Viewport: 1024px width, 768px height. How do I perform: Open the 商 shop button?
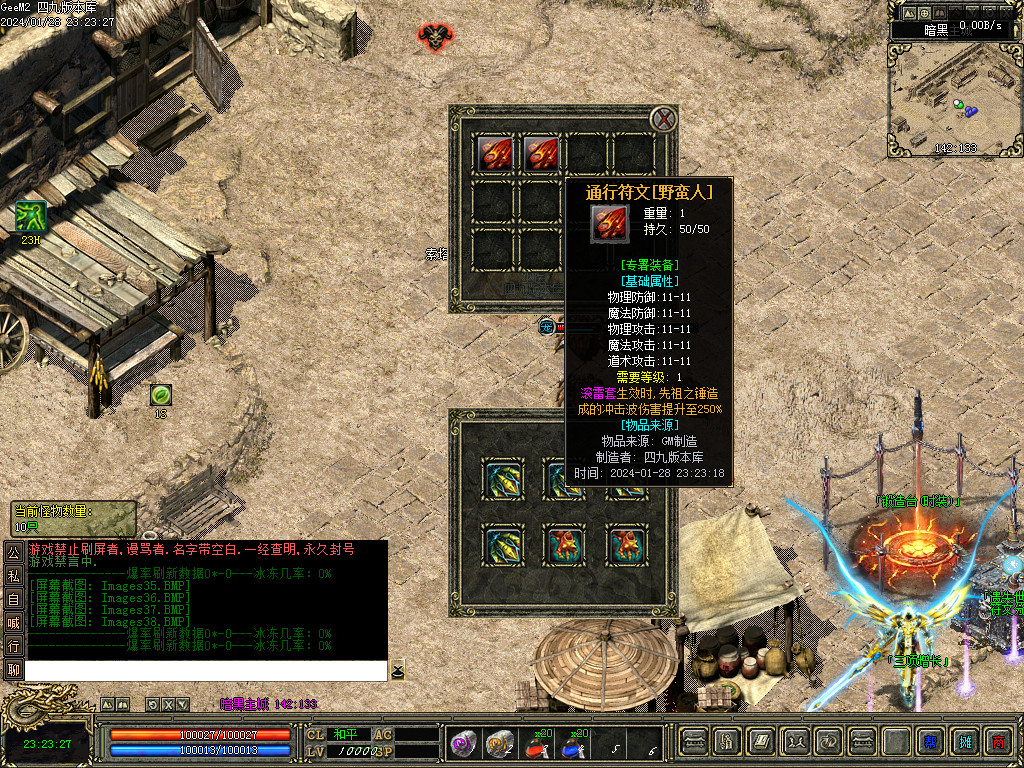point(997,741)
